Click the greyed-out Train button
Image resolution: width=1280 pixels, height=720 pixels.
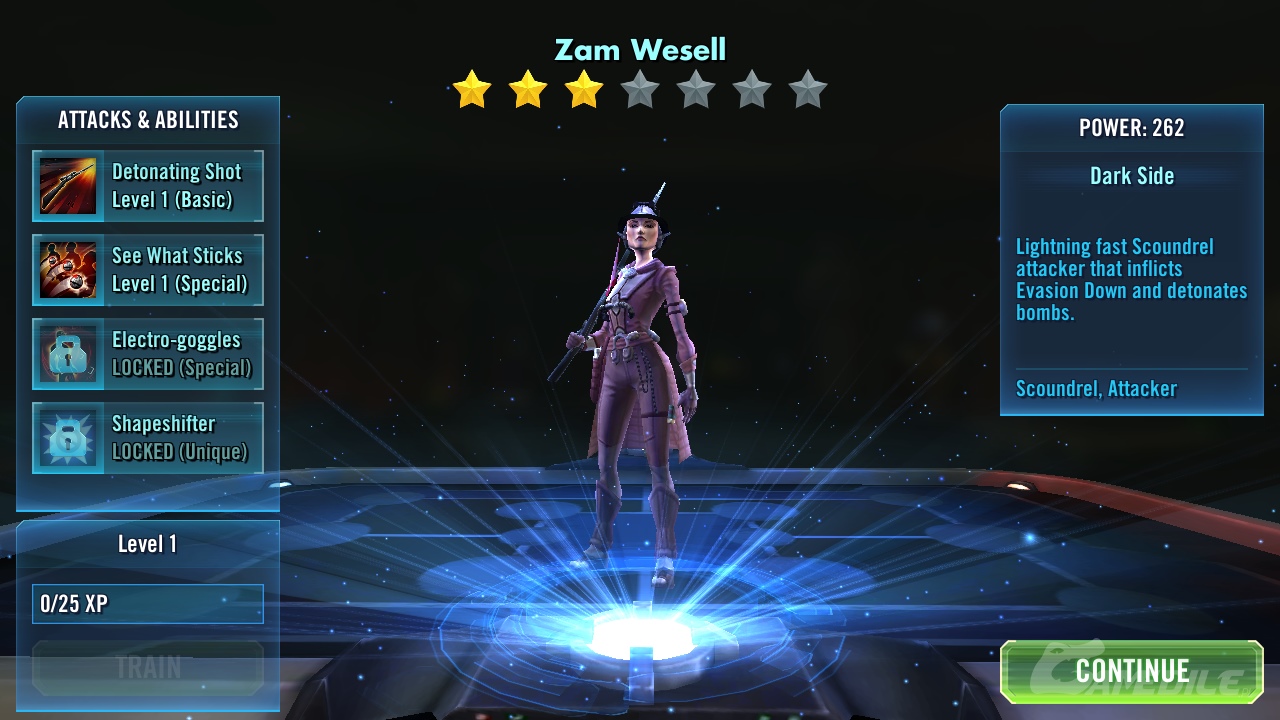(148, 667)
